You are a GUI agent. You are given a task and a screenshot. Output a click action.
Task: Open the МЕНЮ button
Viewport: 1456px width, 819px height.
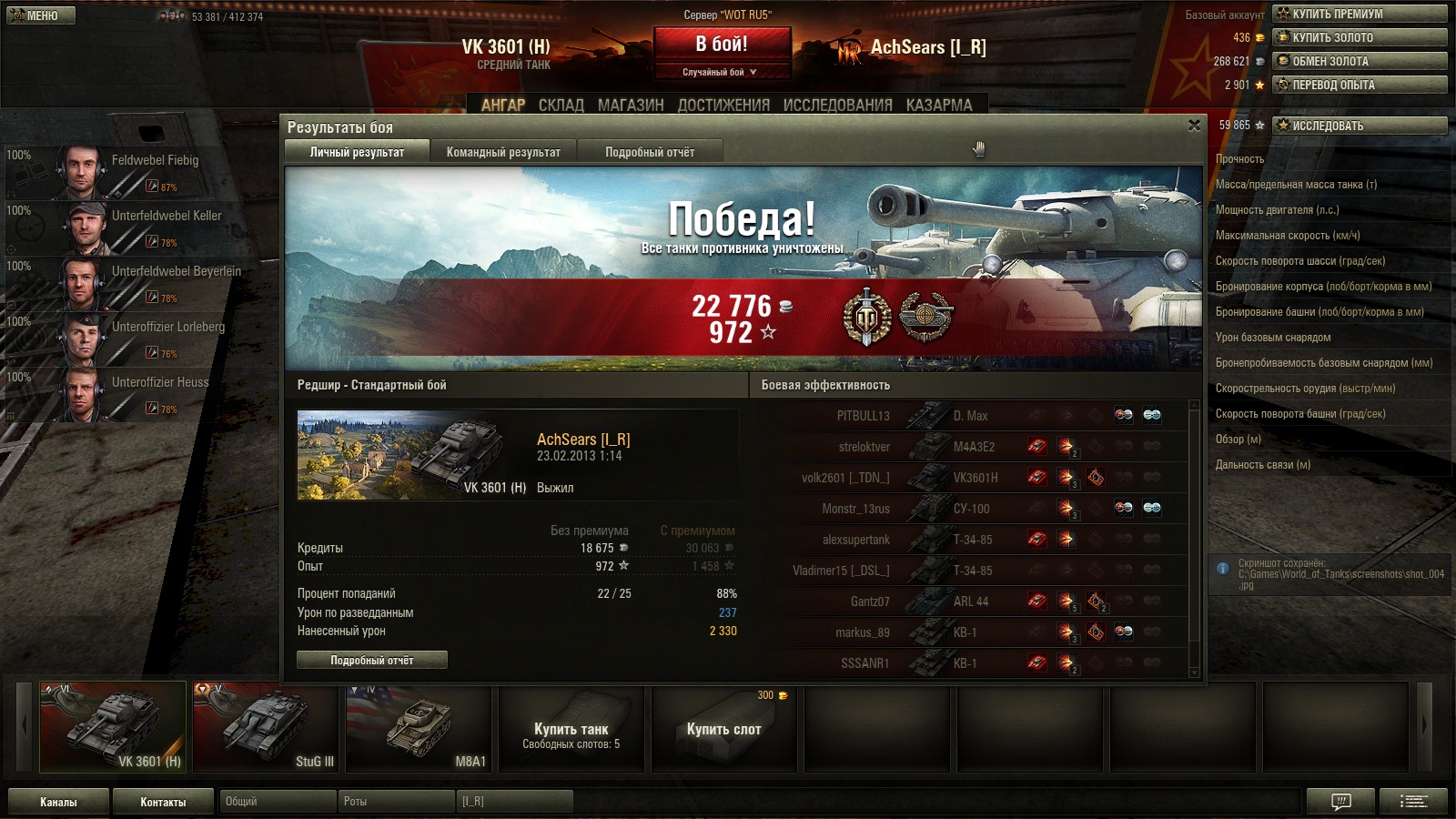pos(41,15)
